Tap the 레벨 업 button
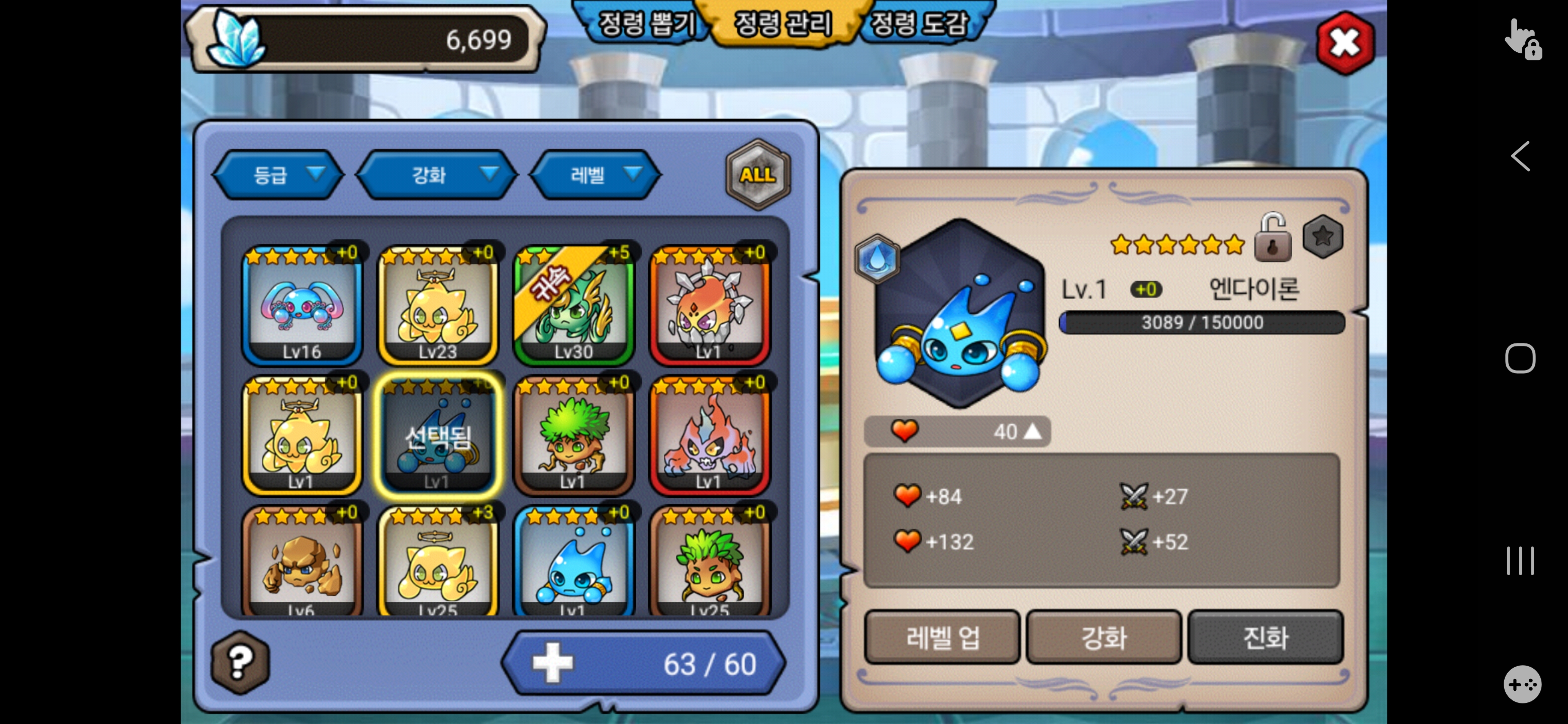 942,637
